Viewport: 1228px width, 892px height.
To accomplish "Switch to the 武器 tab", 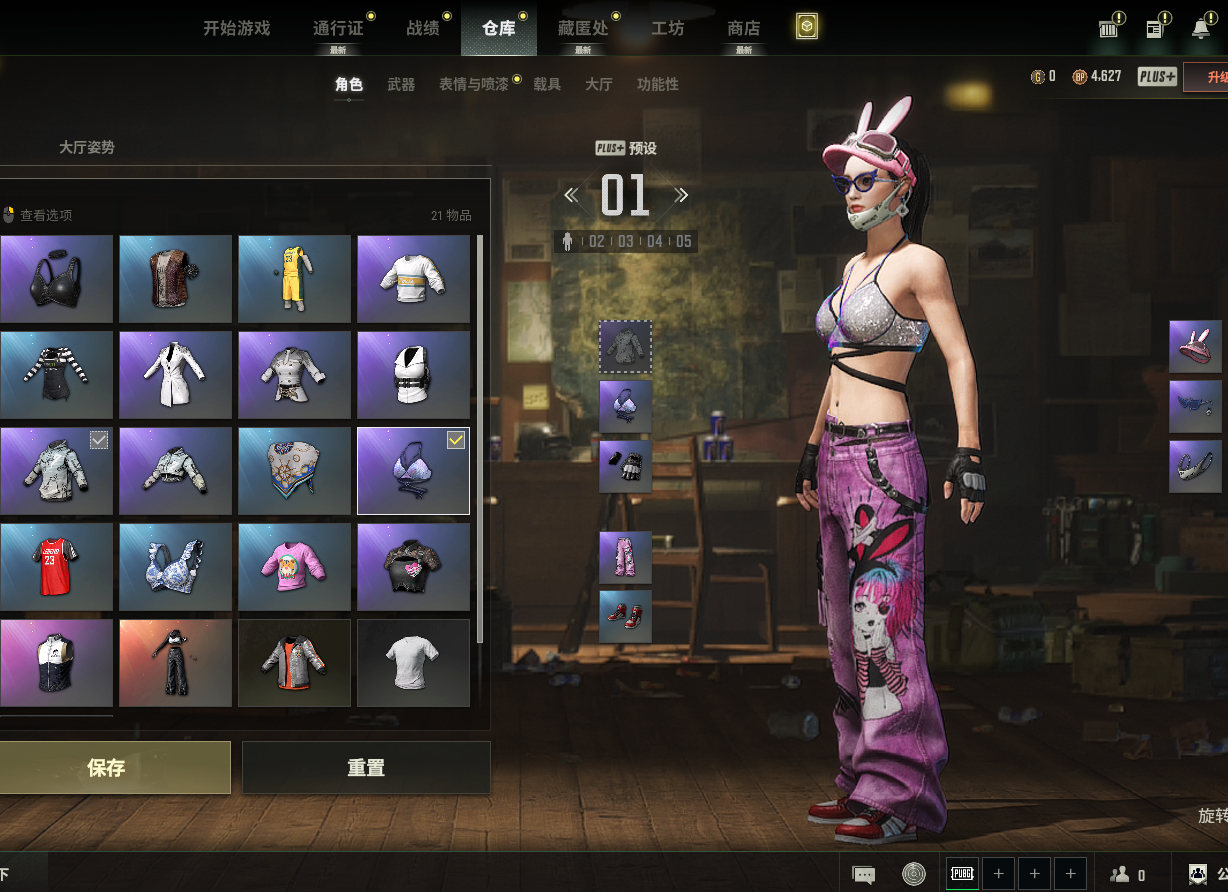I will tap(401, 85).
